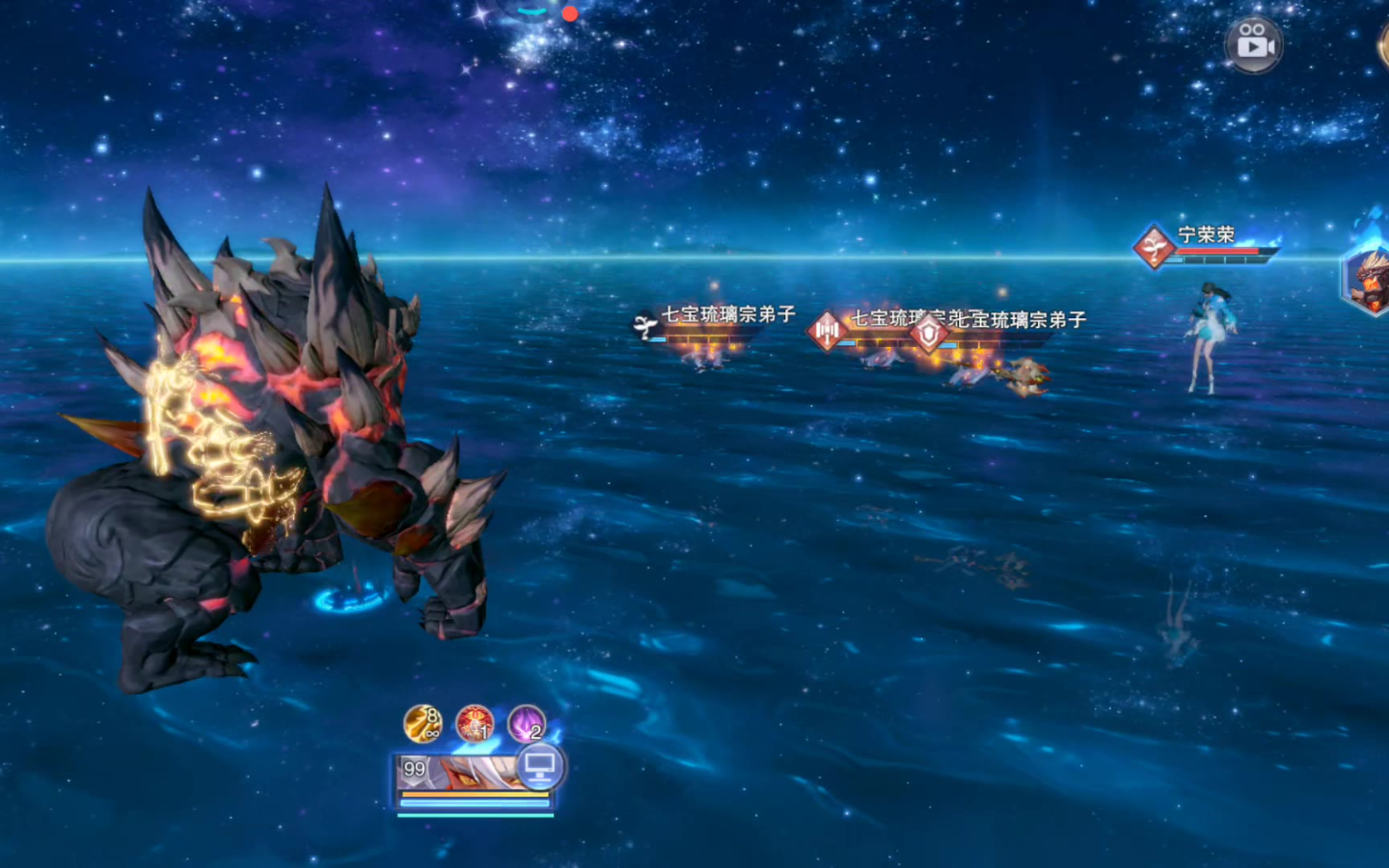Open the video camera replay button
Image resolution: width=1389 pixels, height=868 pixels.
coord(1253,44)
